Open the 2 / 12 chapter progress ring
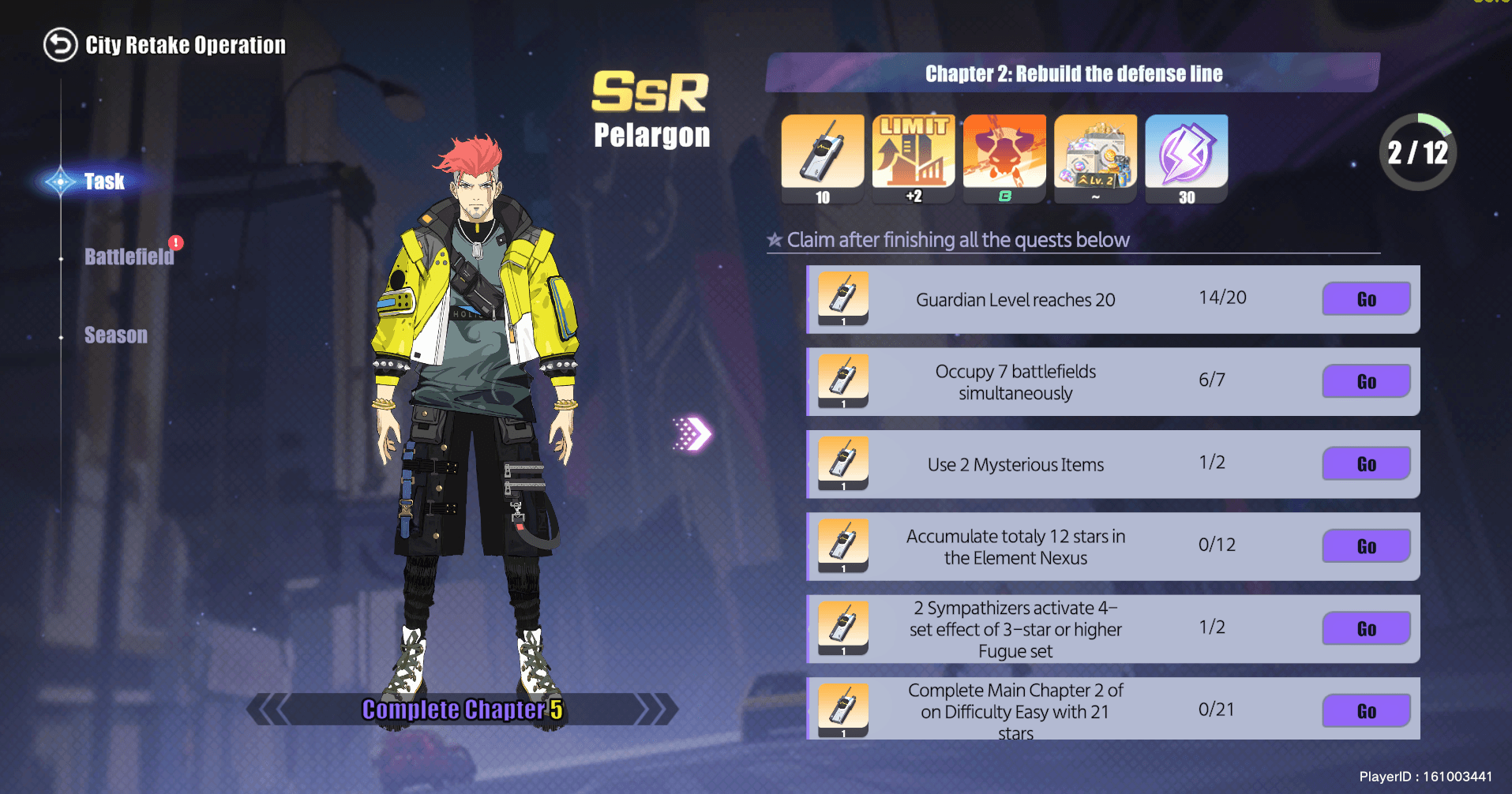This screenshot has height=794, width=1512. pyautogui.click(x=1417, y=152)
